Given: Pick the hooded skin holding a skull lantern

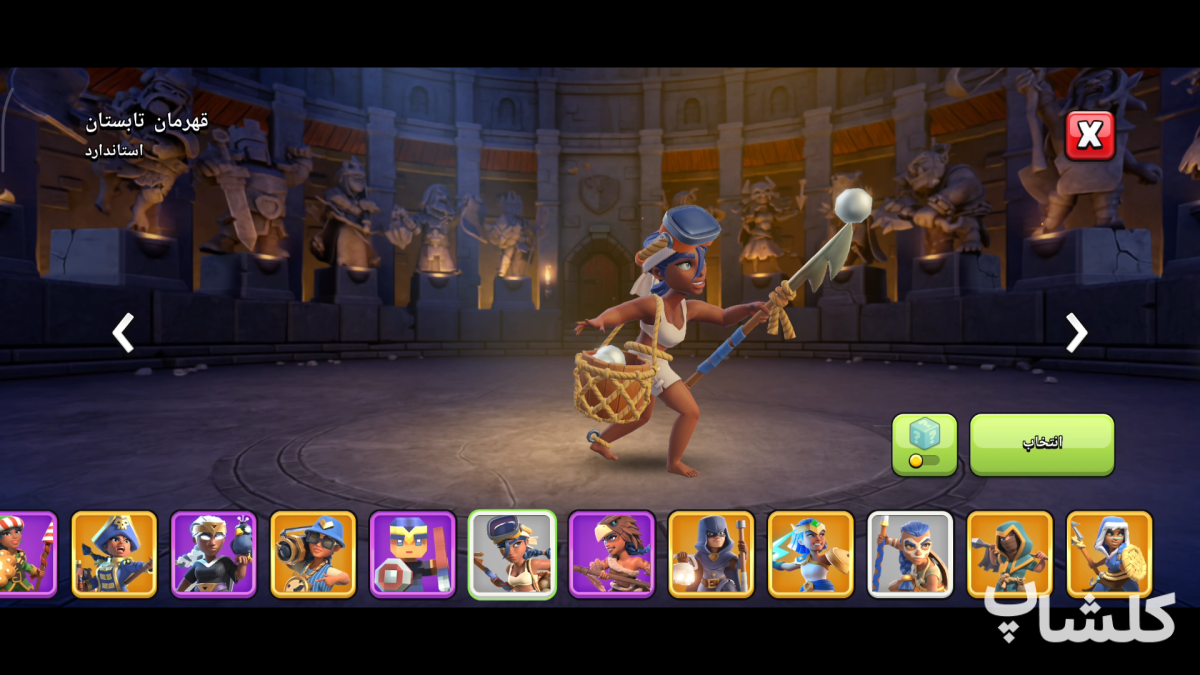Looking at the screenshot, I should tap(711, 554).
